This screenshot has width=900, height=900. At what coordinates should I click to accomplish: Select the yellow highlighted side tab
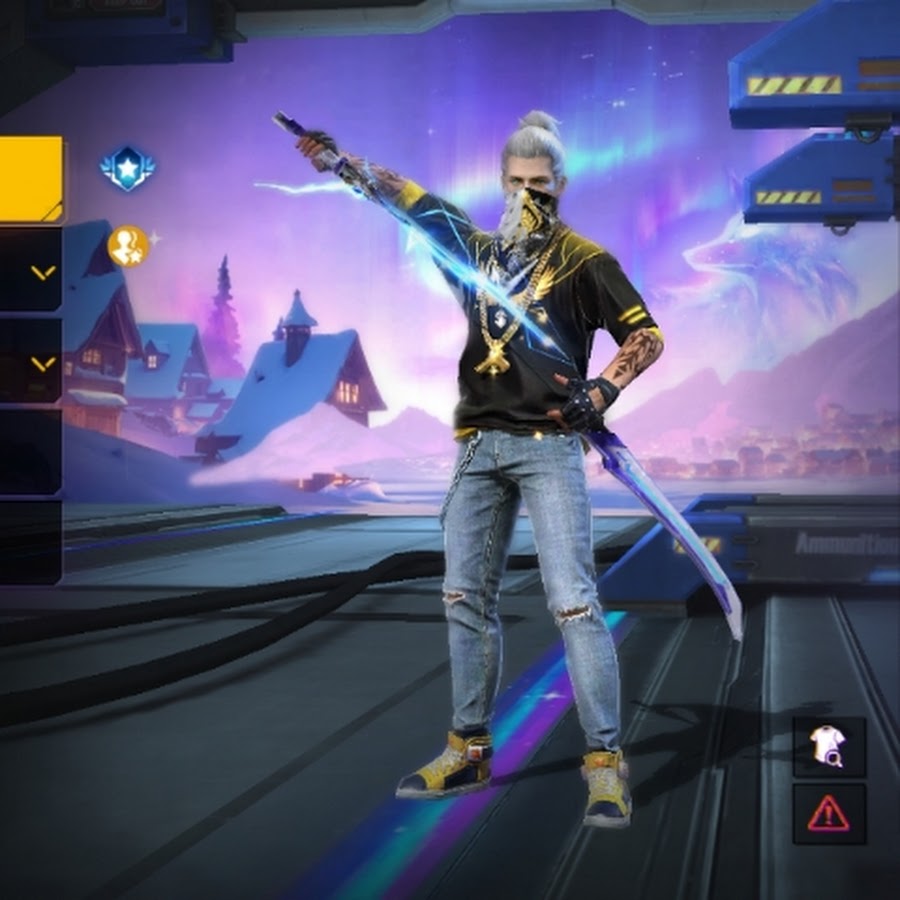30,179
